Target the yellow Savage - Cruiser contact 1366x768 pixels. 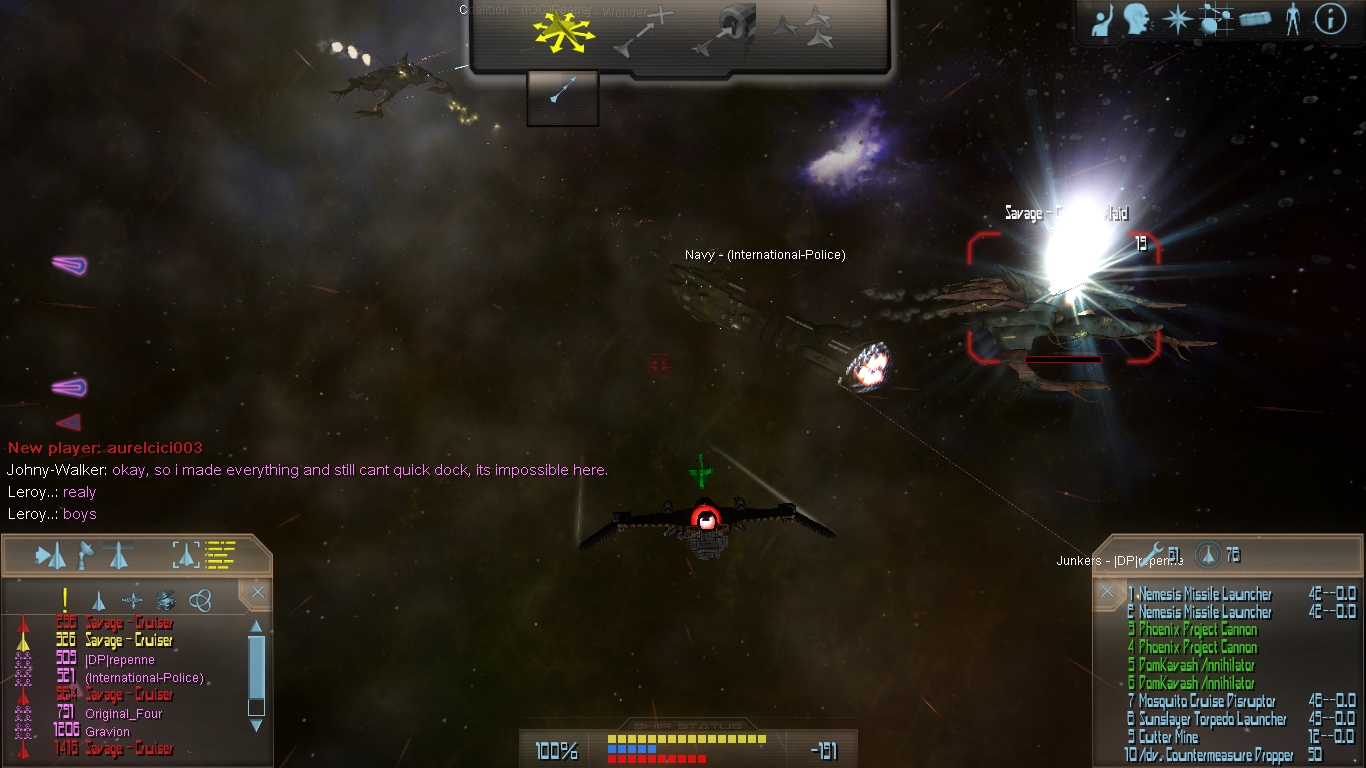[129, 641]
